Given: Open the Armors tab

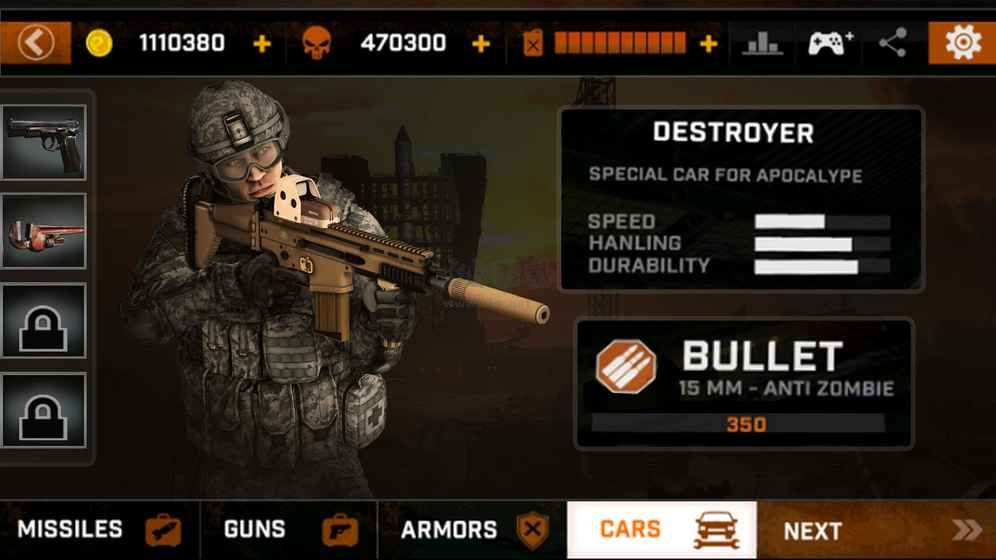Looking at the screenshot, I should pyautogui.click(x=472, y=530).
